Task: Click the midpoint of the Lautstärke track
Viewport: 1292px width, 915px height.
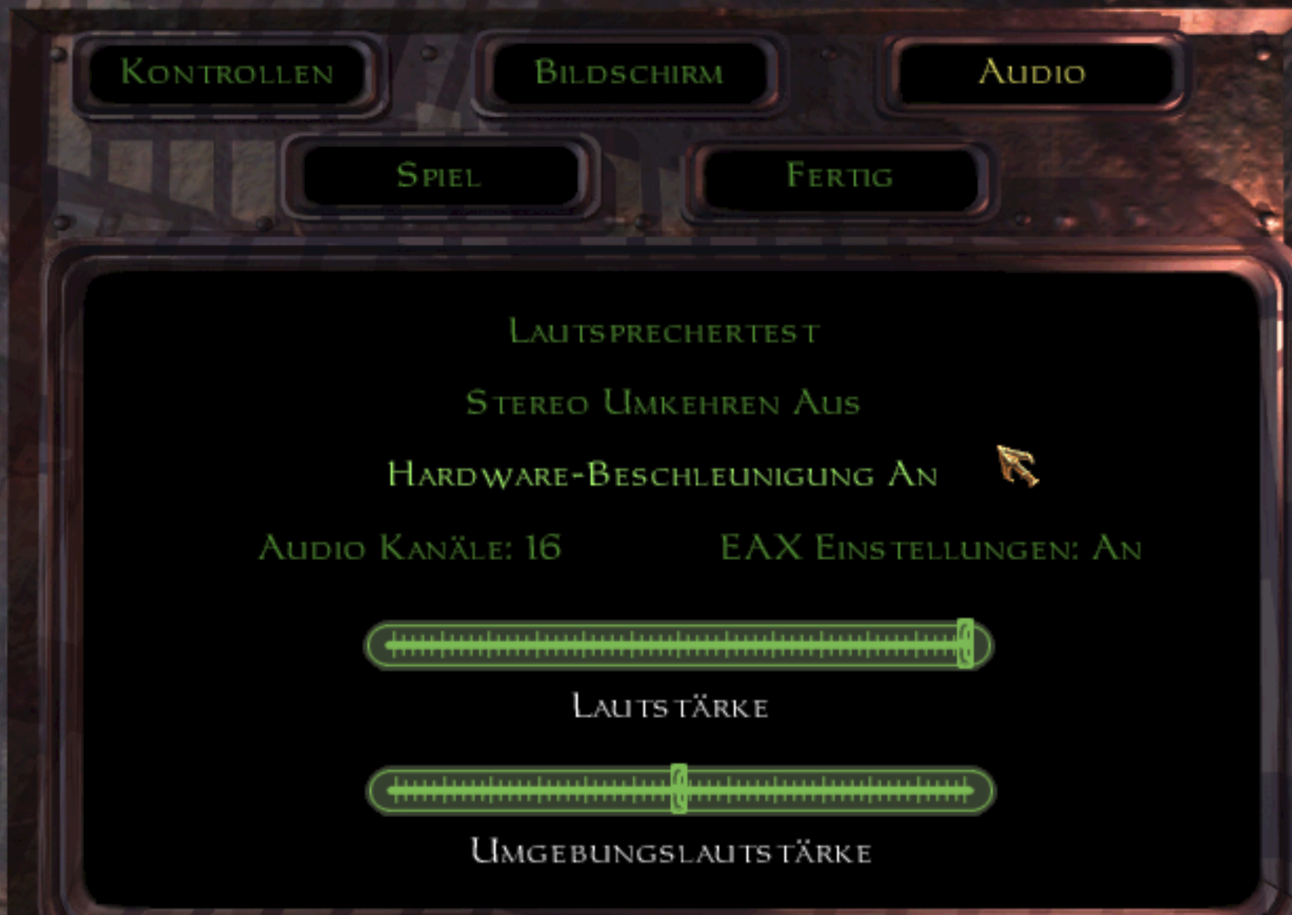Action: (x=680, y=645)
